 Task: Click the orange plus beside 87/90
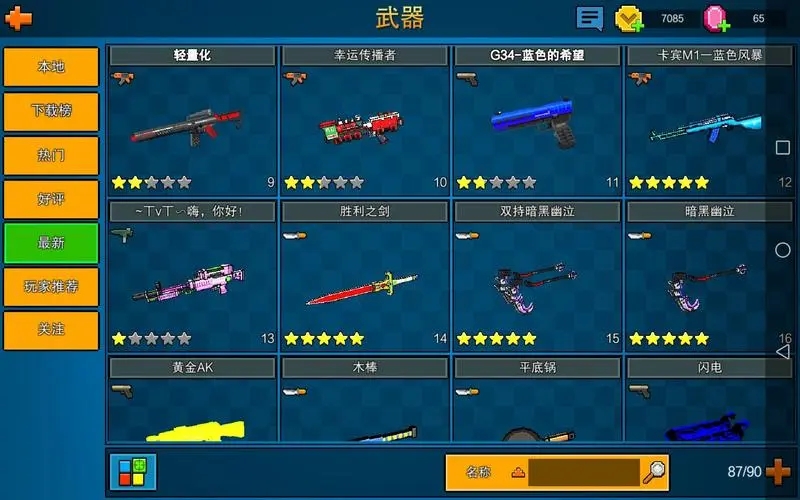click(778, 471)
